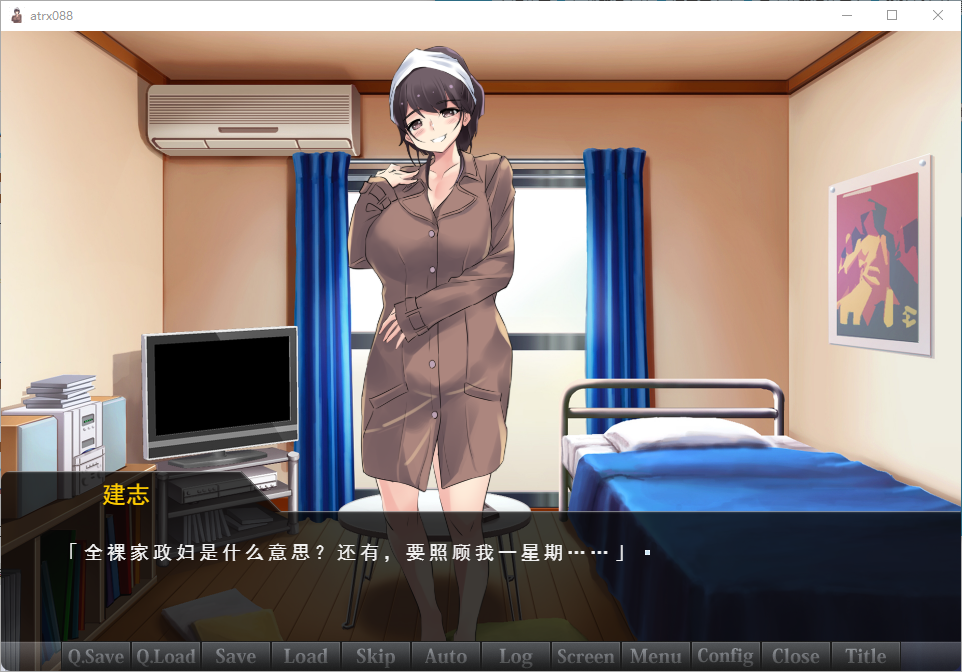
Task: Show the dialogue Log
Action: 516,657
